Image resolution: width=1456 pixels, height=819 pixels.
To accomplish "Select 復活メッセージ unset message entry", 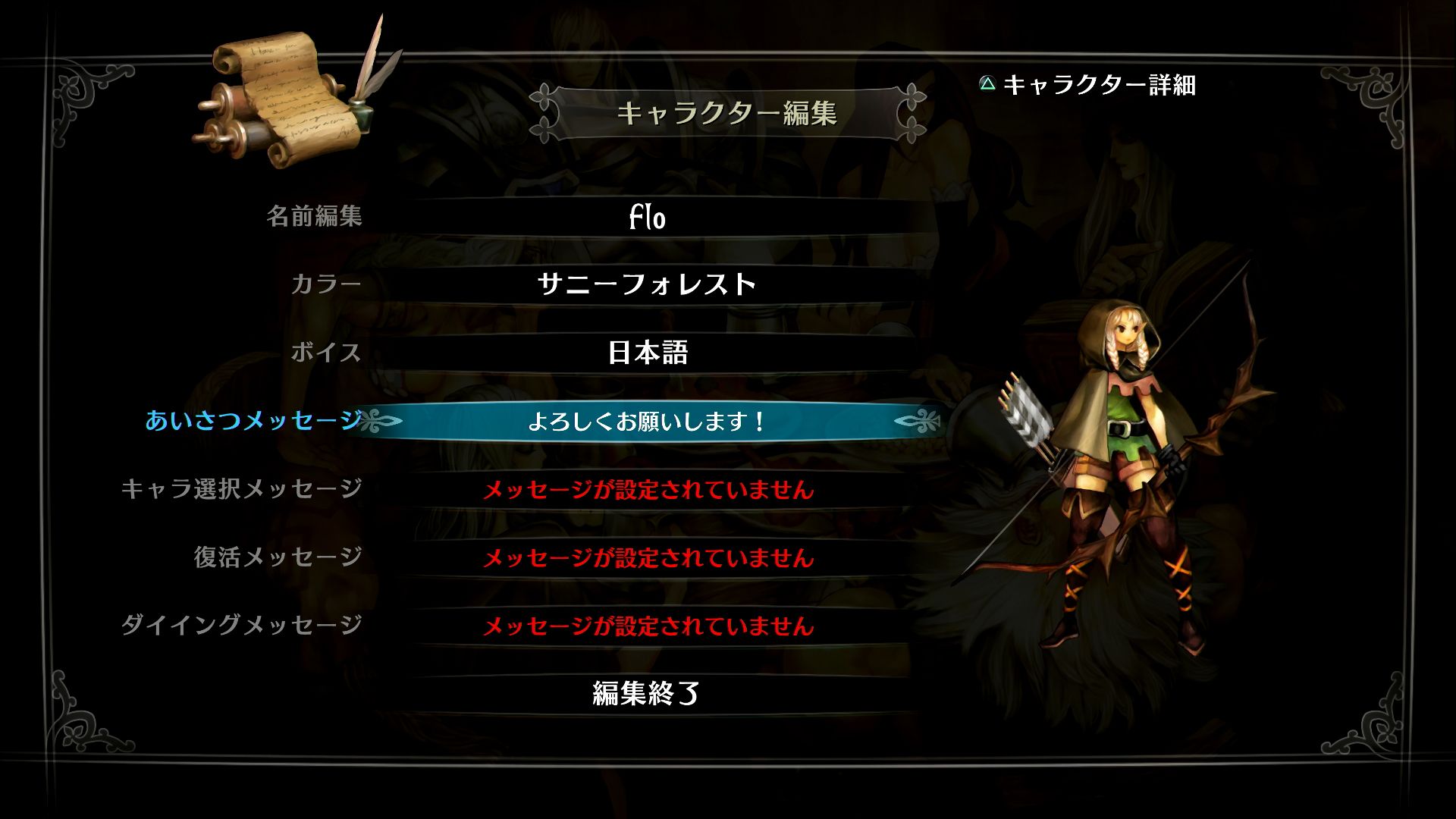I will click(x=648, y=559).
